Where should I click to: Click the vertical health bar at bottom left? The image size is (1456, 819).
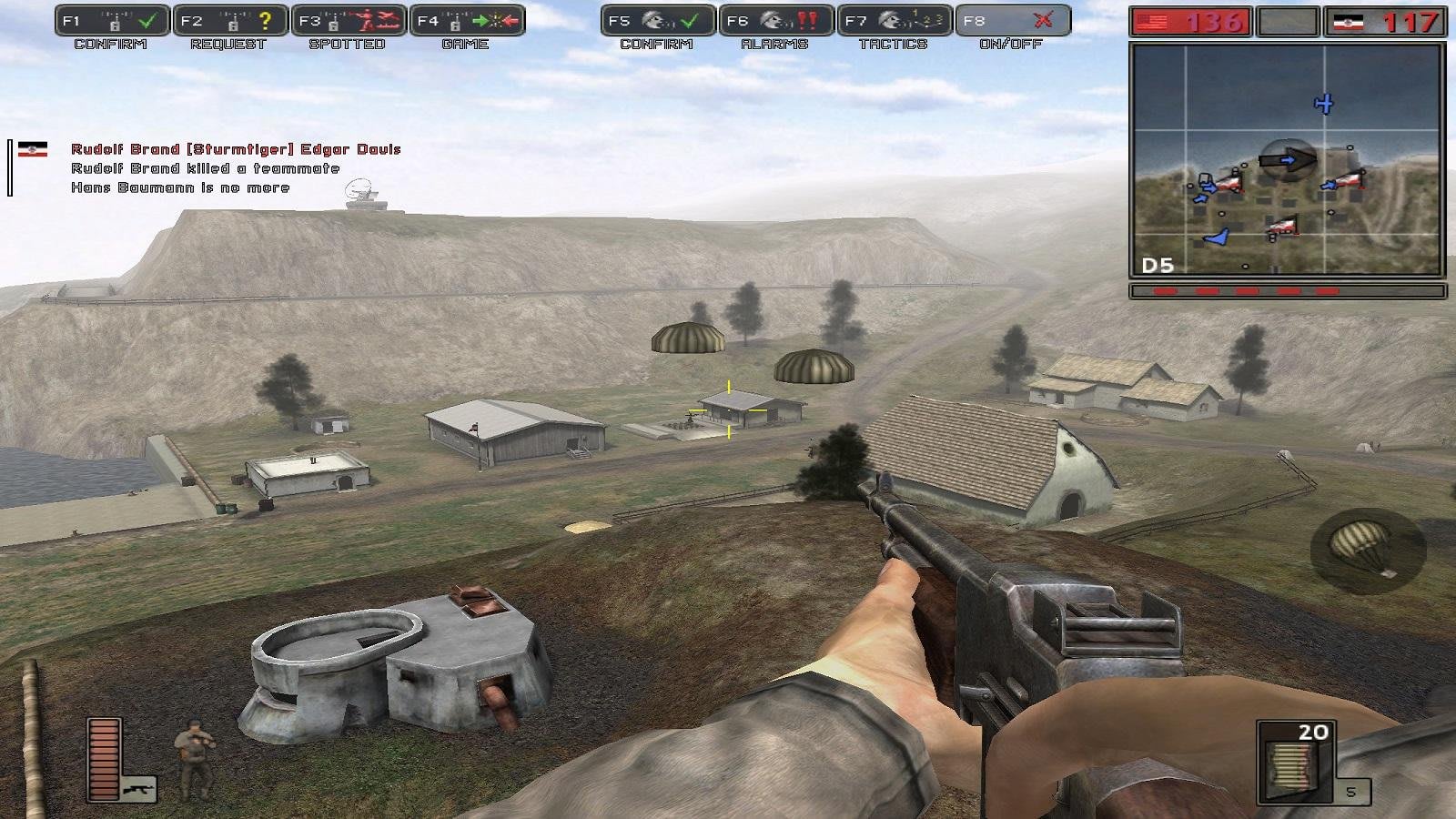tap(102, 760)
